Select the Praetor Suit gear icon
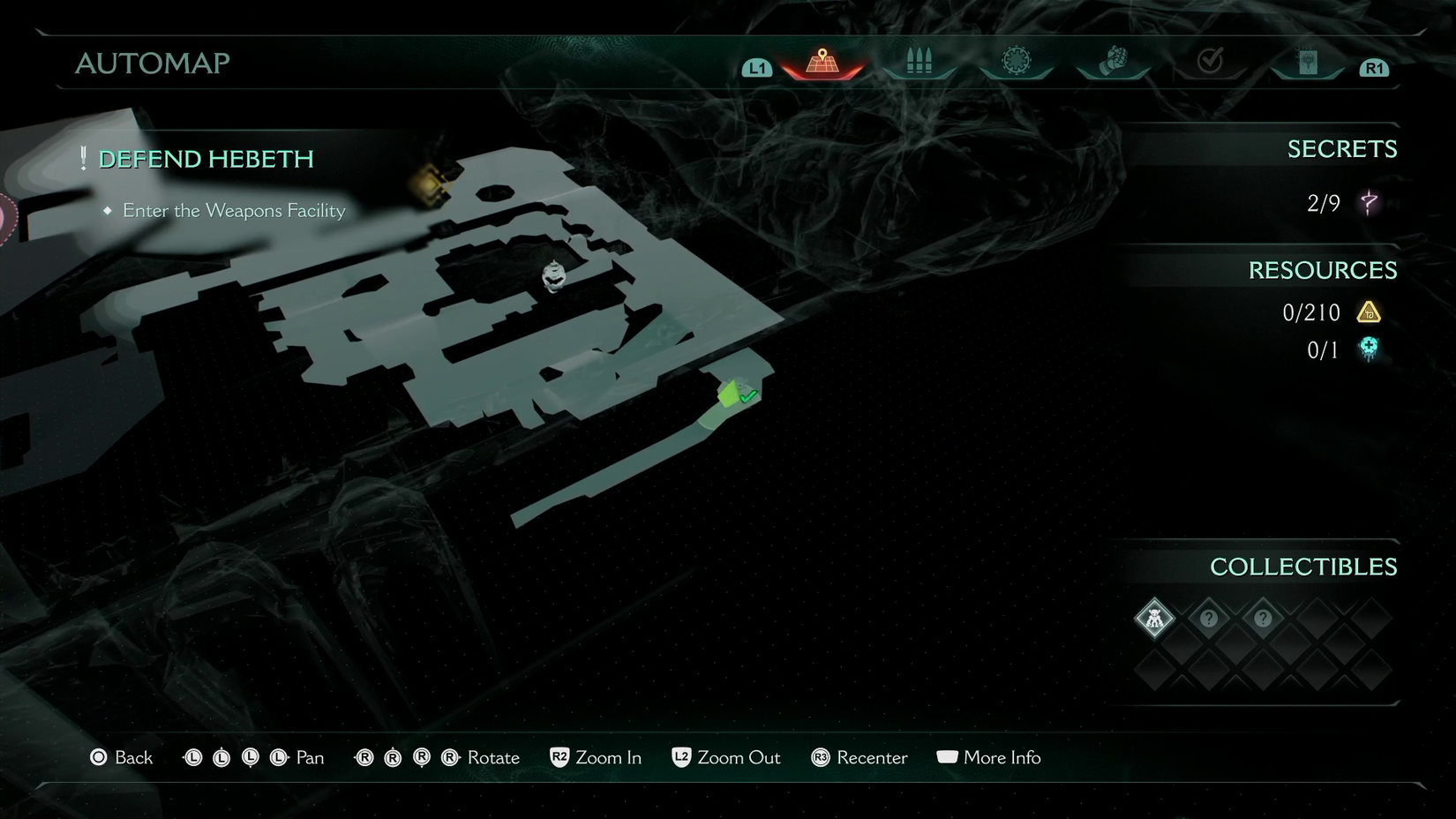Screen dimensions: 1456x819 (x=1017, y=60)
